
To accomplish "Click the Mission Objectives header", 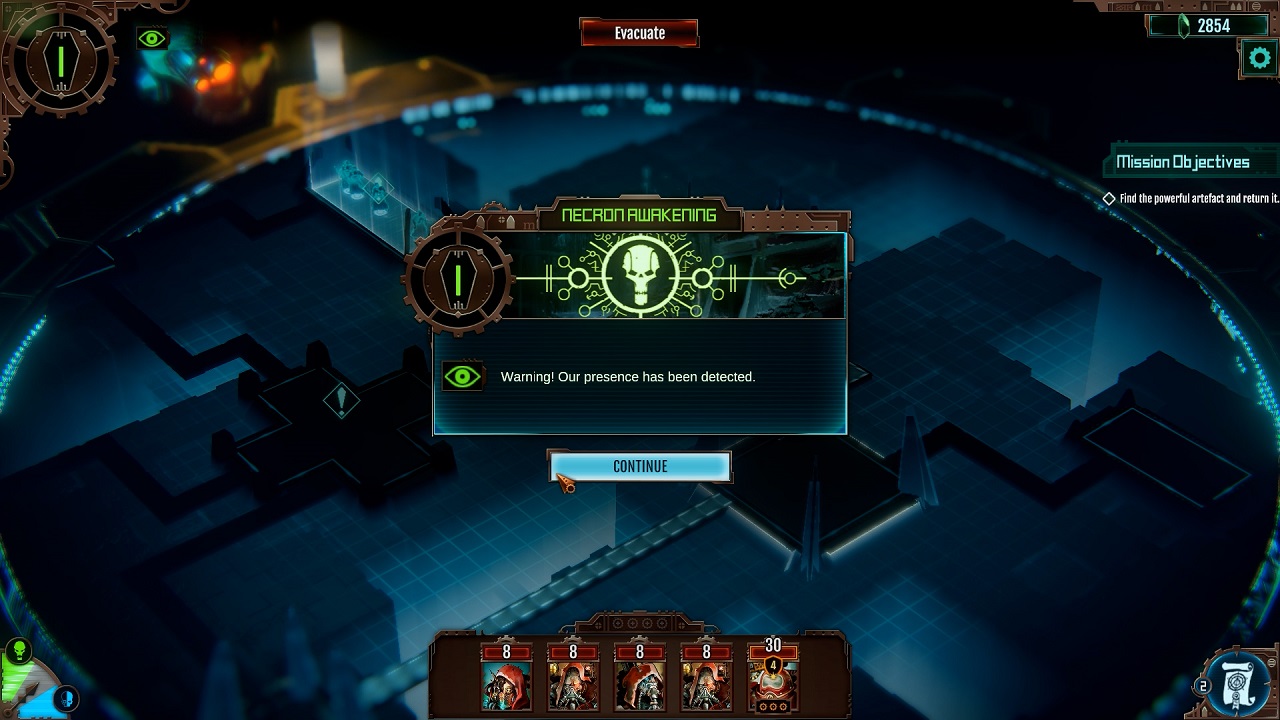I will tap(1182, 162).
